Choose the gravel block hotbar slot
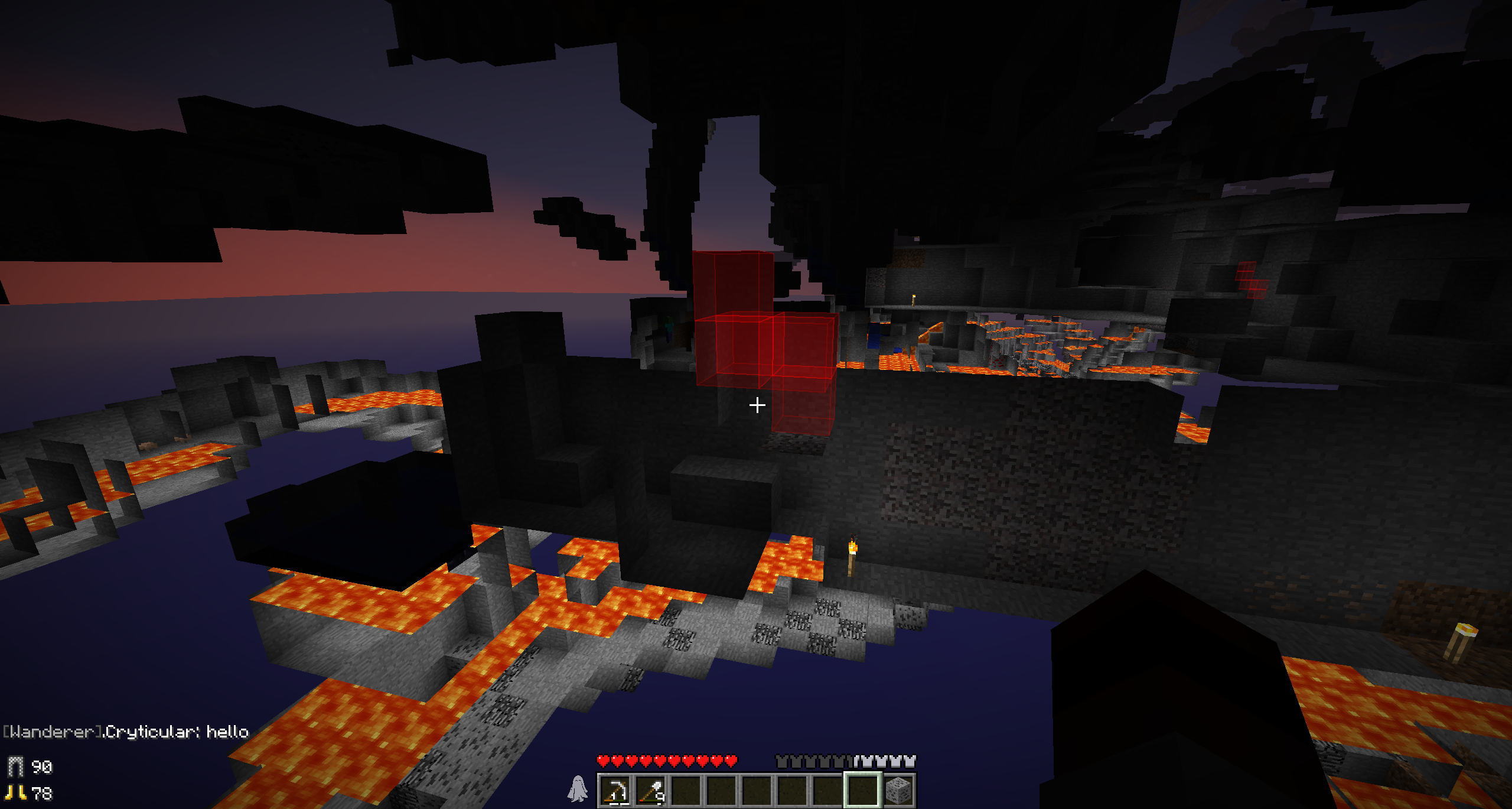The height and width of the screenshot is (809, 1512). (898, 790)
